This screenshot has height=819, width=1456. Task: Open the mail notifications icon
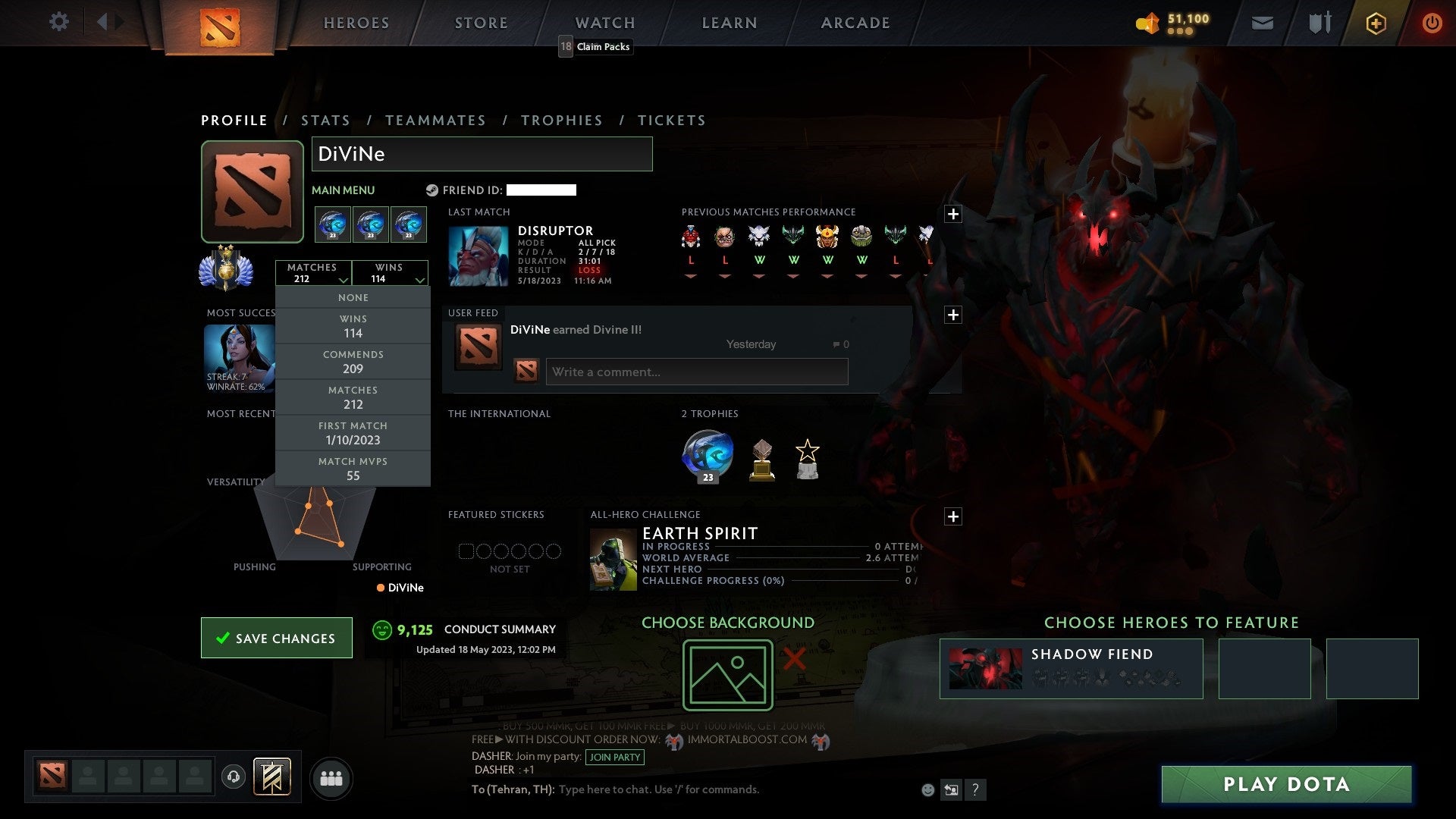(1263, 23)
